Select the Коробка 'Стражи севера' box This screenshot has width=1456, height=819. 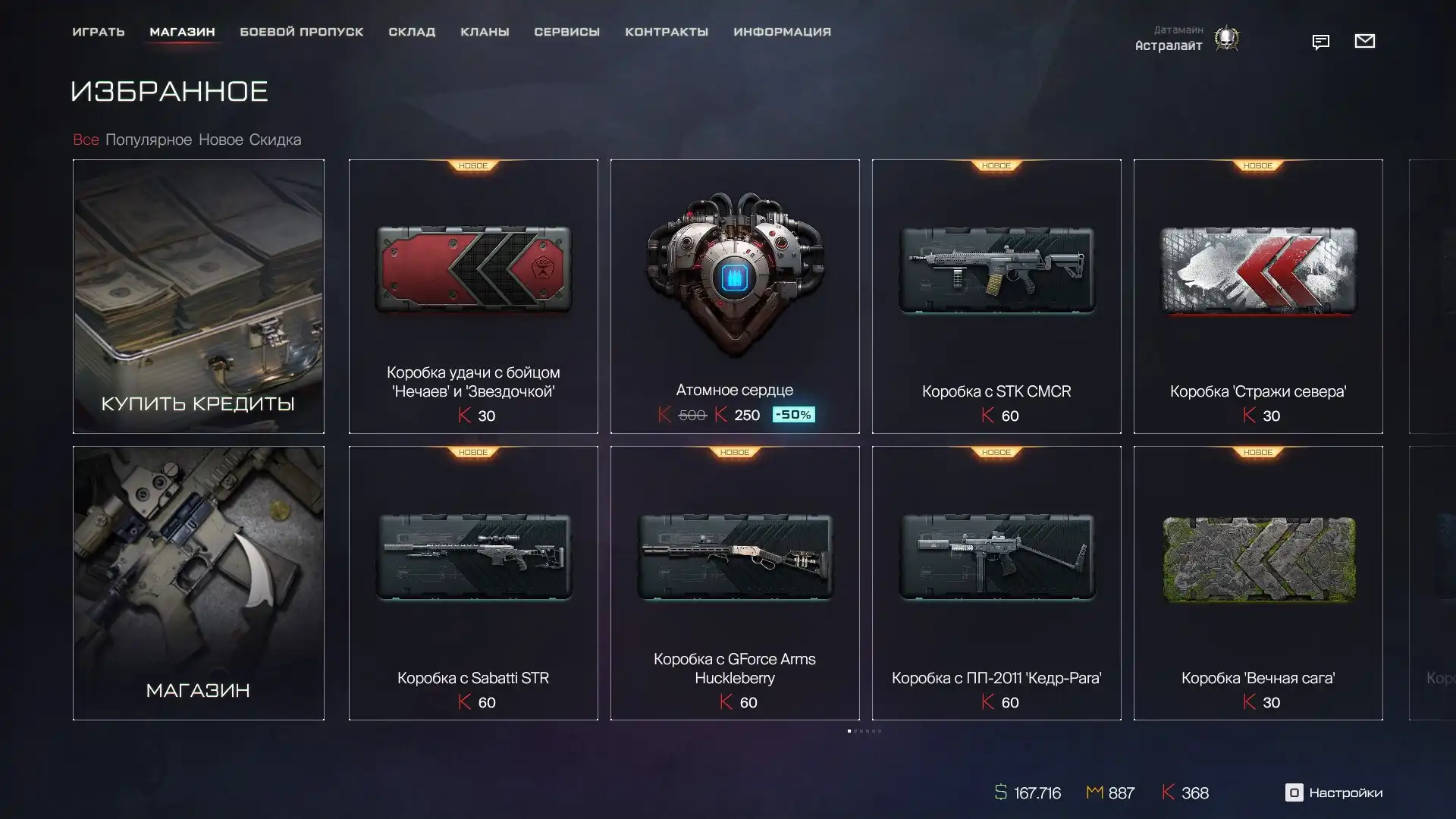click(1258, 296)
